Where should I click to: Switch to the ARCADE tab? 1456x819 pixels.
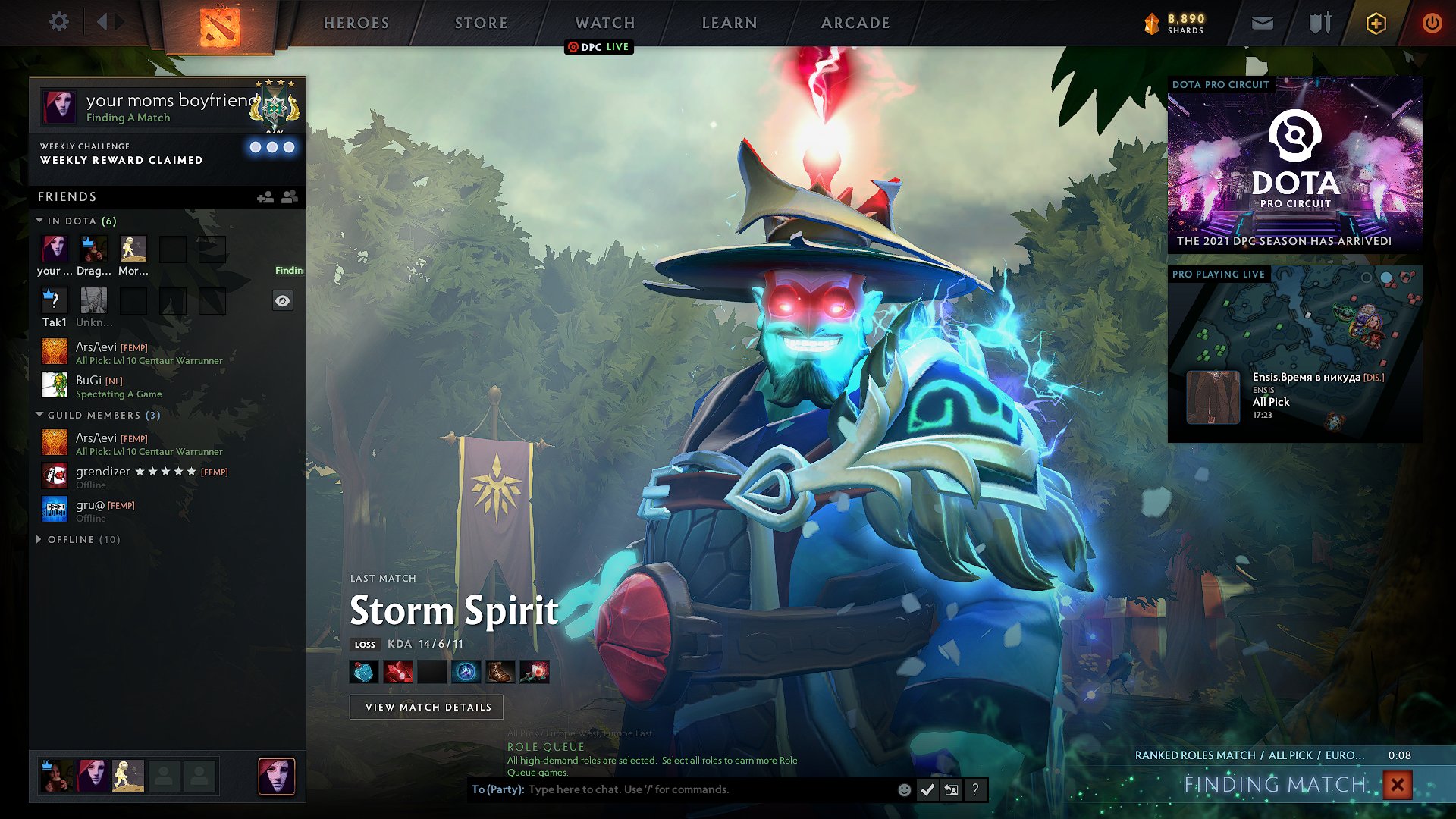click(x=854, y=23)
